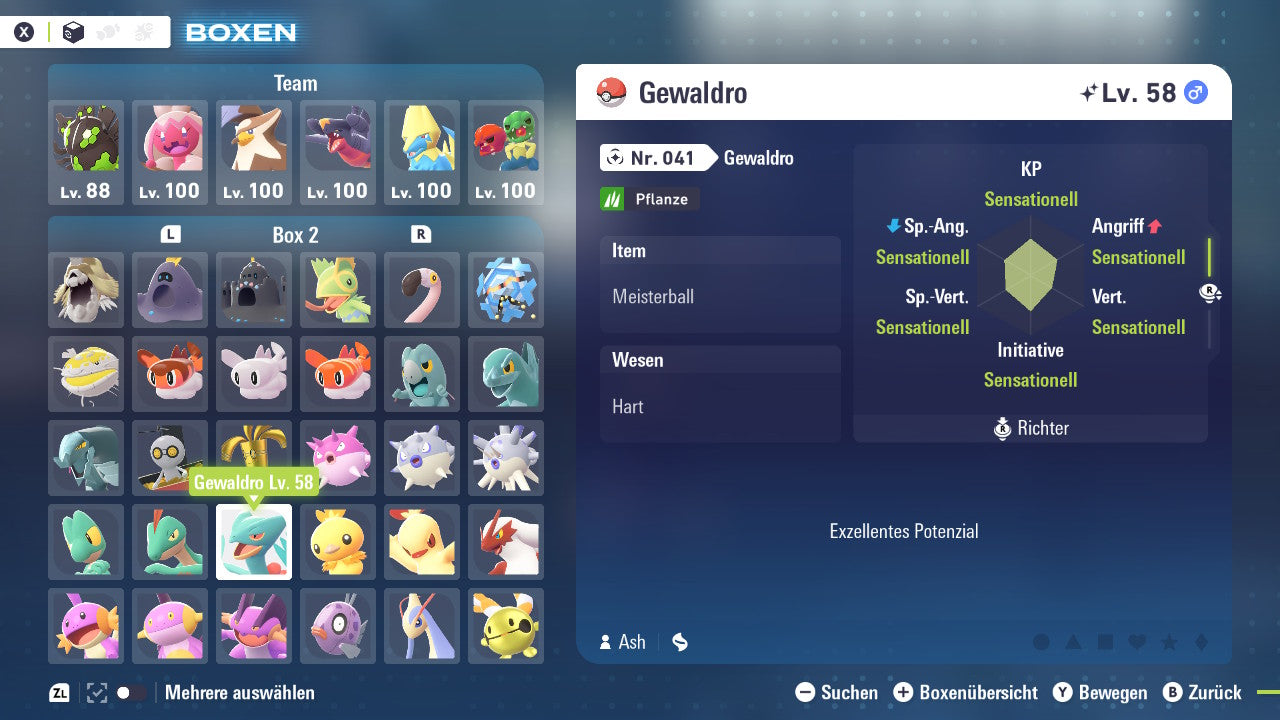The width and height of the screenshot is (1280, 720).
Task: Enable the Mehrere auswählen toggle
Action: coord(130,691)
